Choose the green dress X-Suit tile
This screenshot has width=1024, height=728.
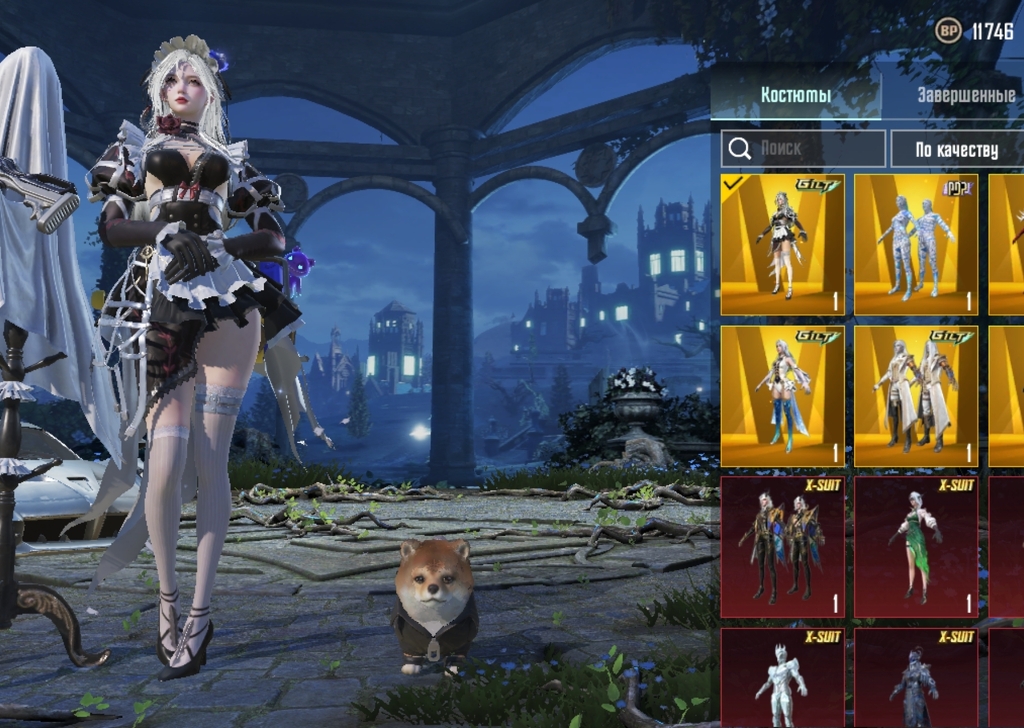point(916,547)
